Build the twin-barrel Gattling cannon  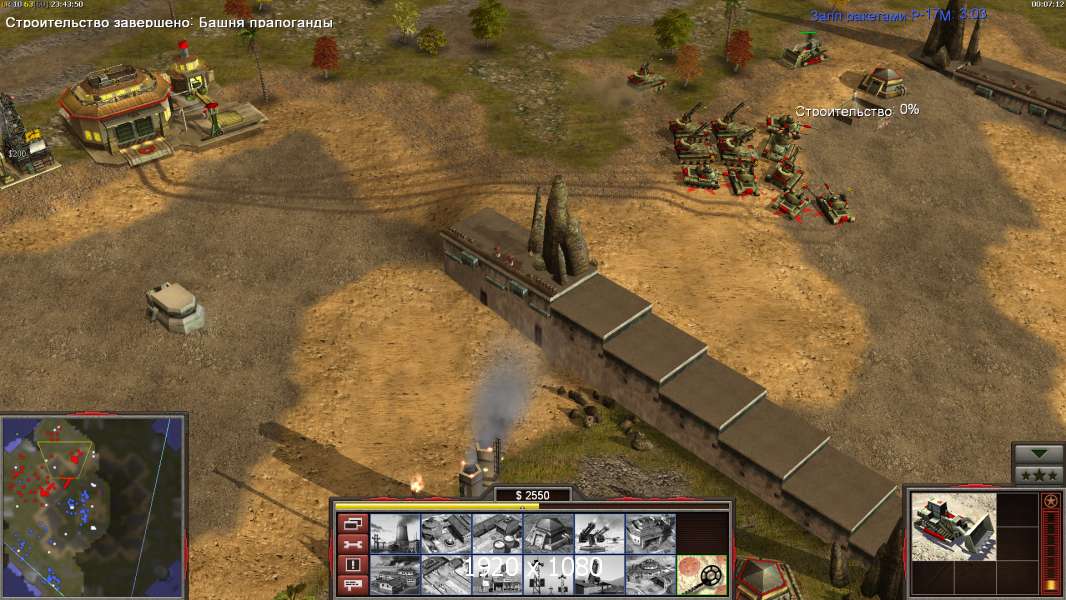[599, 533]
